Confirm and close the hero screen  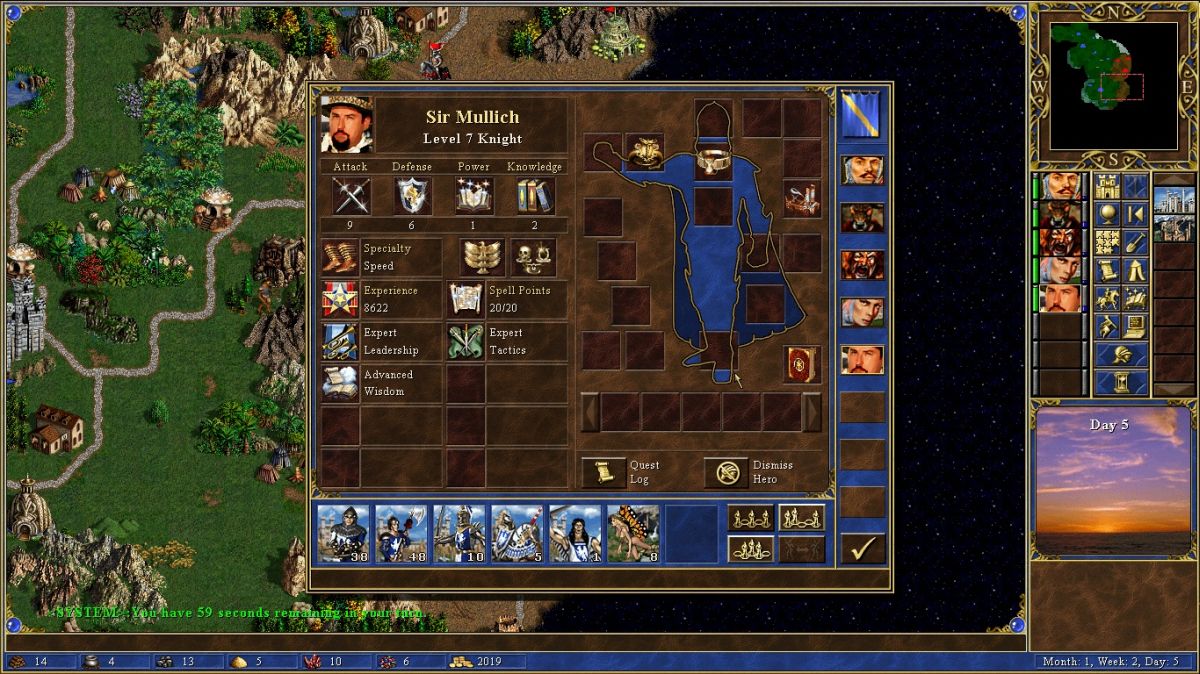coord(862,548)
